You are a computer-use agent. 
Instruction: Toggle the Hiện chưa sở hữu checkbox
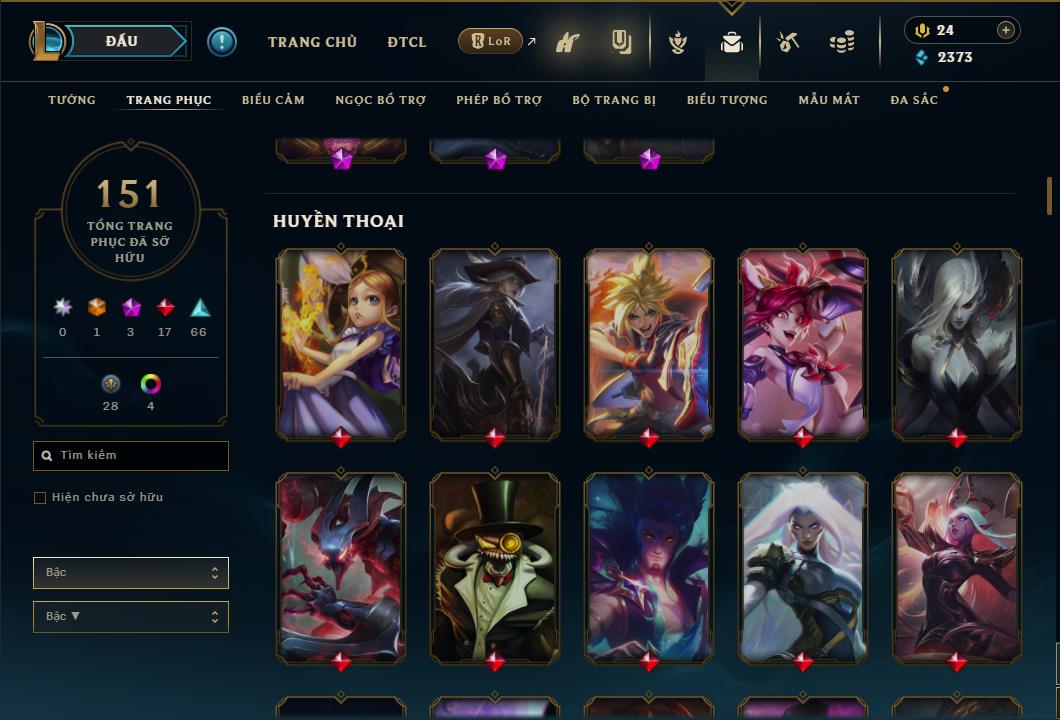coord(40,498)
